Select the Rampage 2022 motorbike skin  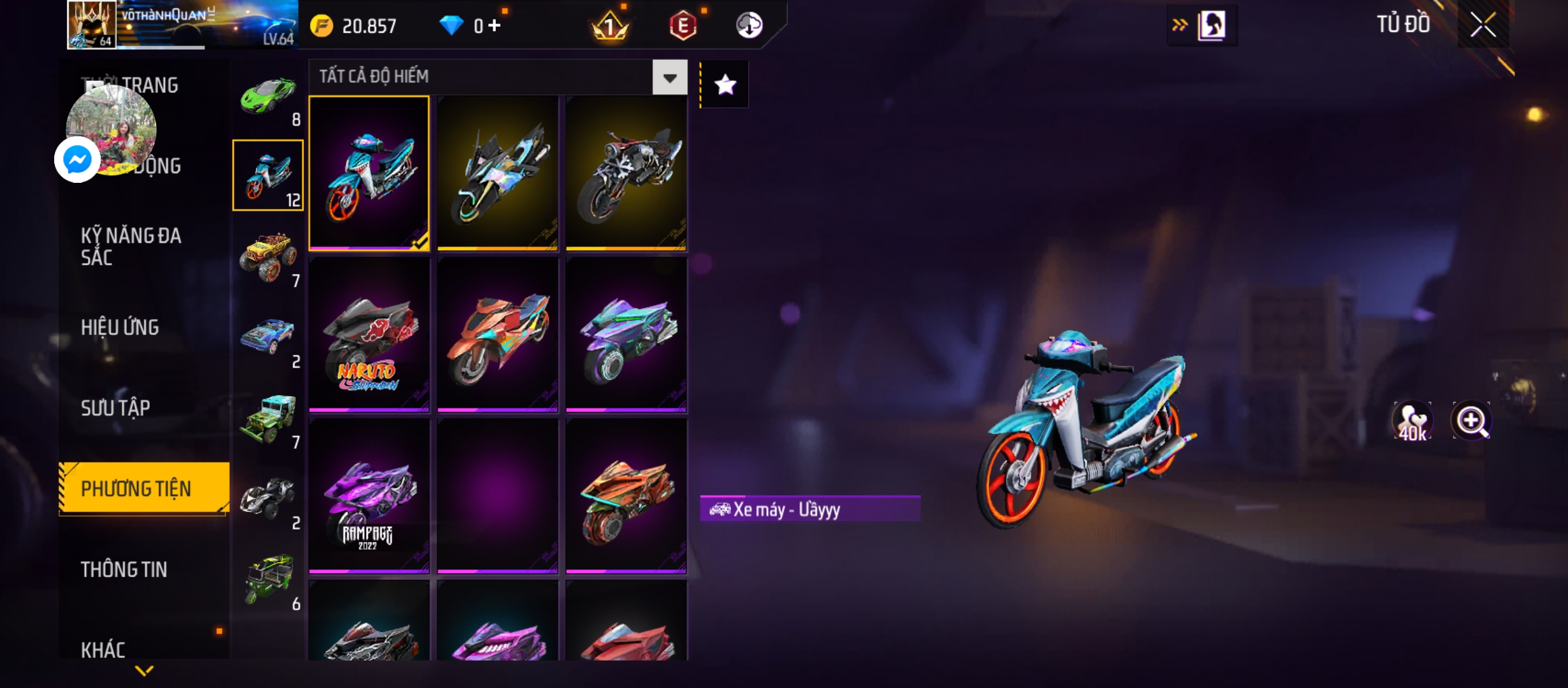point(369,496)
